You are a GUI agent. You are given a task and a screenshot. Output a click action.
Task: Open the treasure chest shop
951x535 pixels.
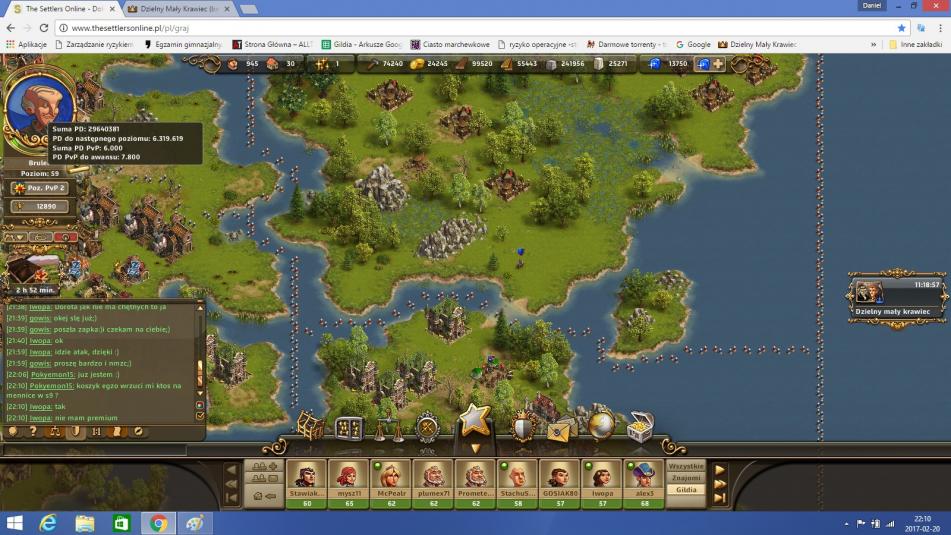640,426
